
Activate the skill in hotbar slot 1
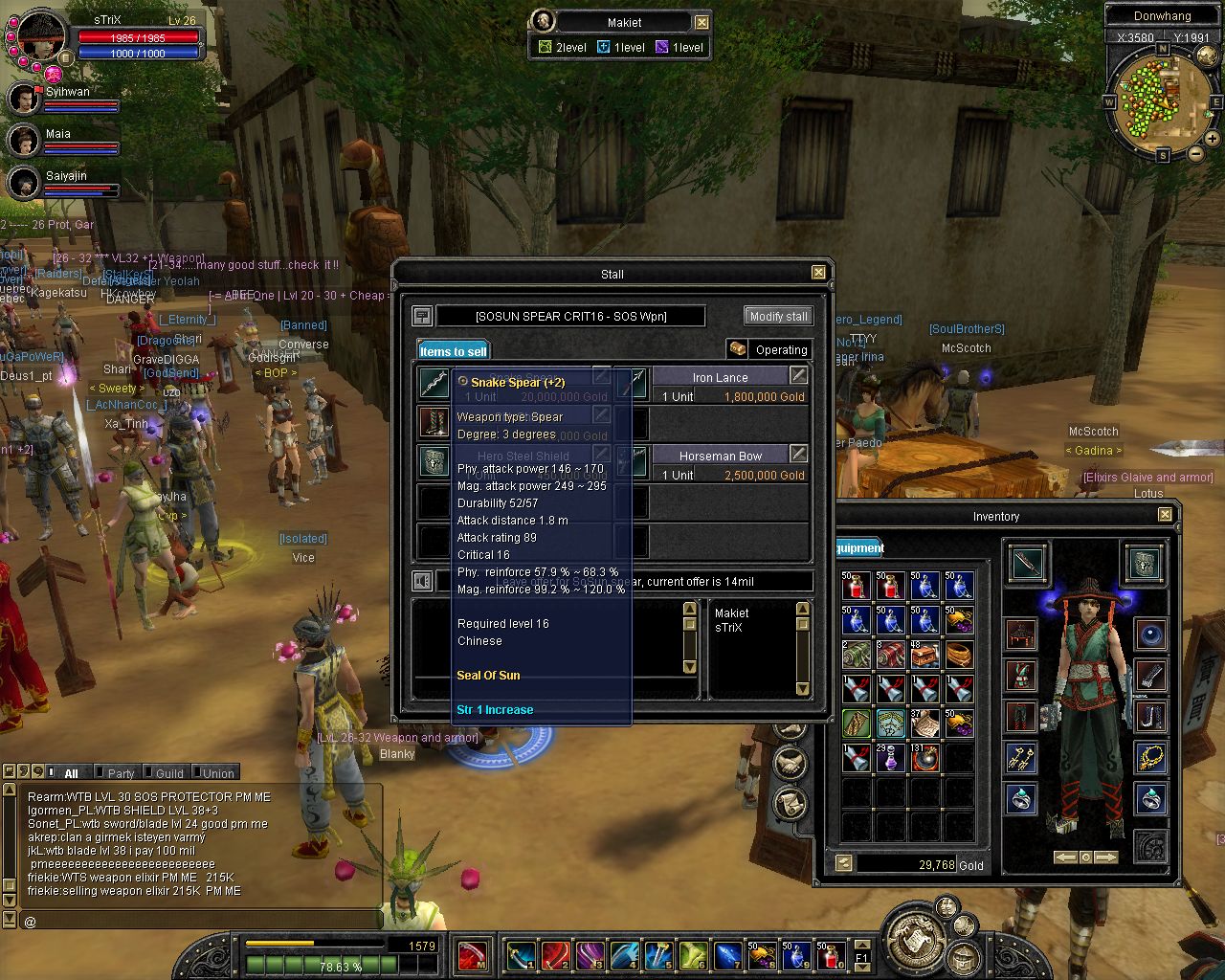pos(522,955)
